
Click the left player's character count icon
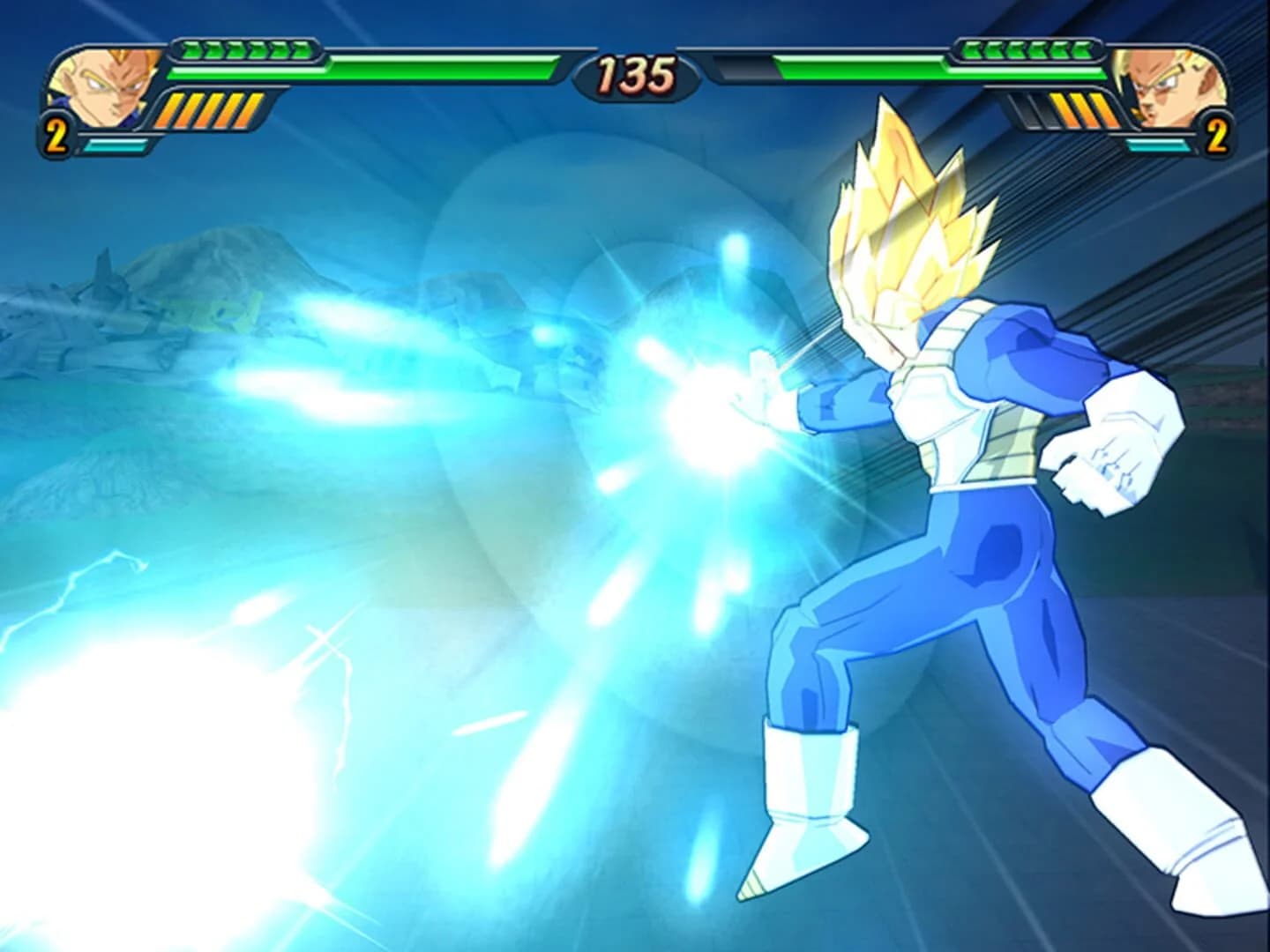click(x=55, y=135)
